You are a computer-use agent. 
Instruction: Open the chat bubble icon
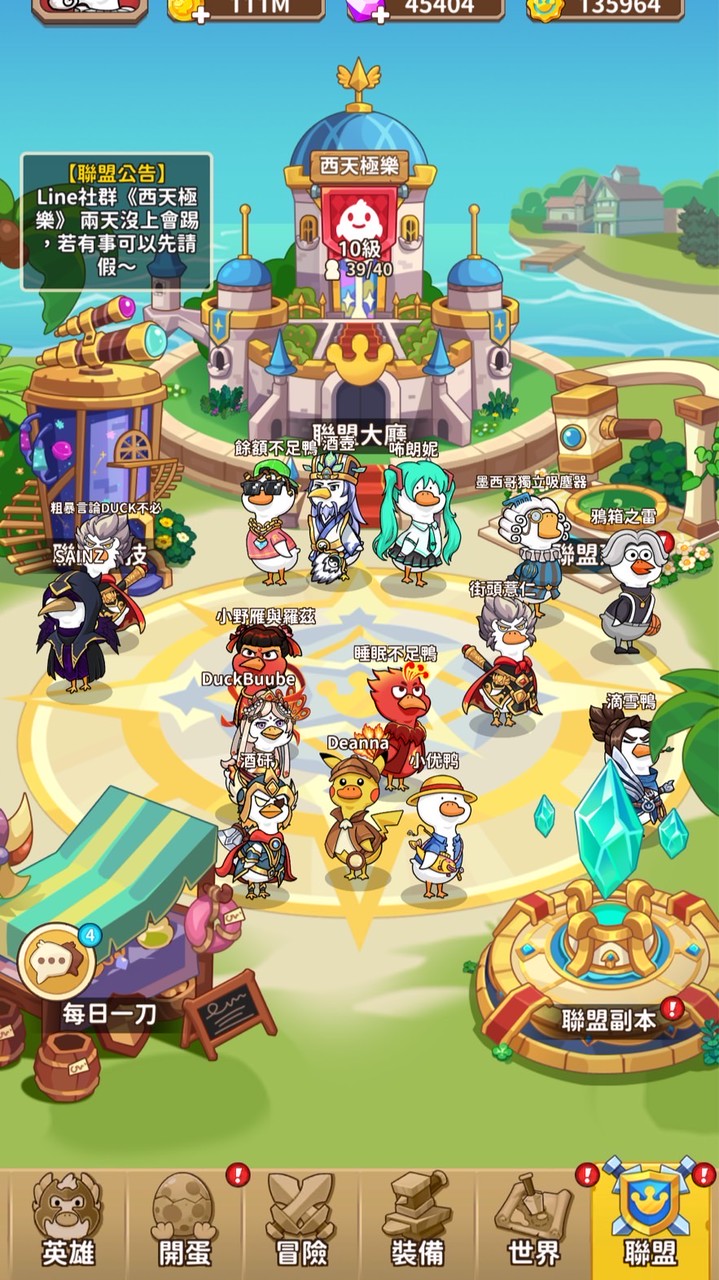(56, 961)
